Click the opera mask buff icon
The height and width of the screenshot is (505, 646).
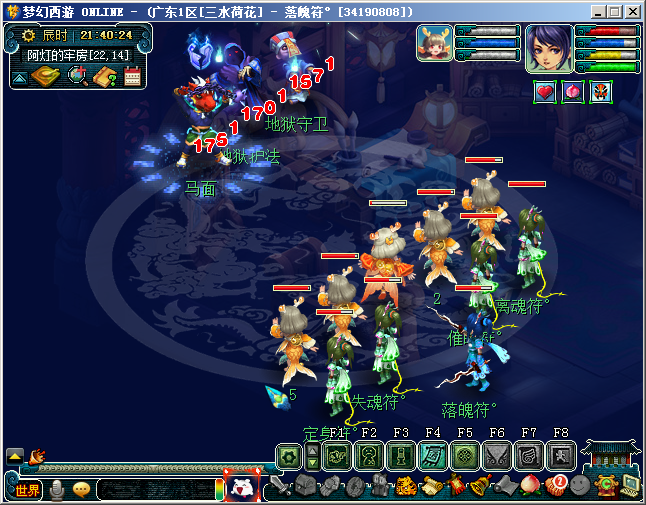point(600,92)
